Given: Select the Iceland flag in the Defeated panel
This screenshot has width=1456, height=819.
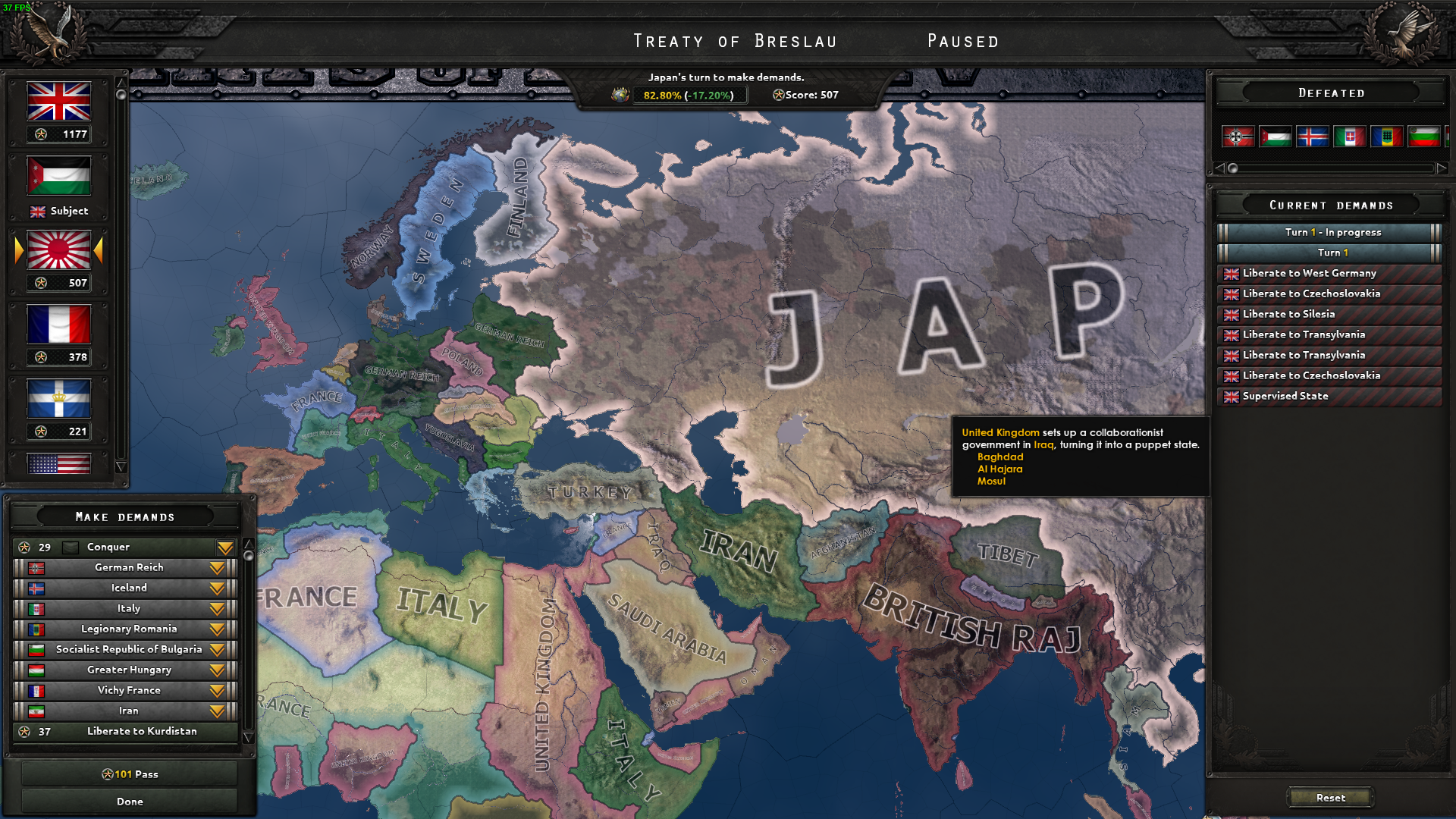Looking at the screenshot, I should [1313, 136].
